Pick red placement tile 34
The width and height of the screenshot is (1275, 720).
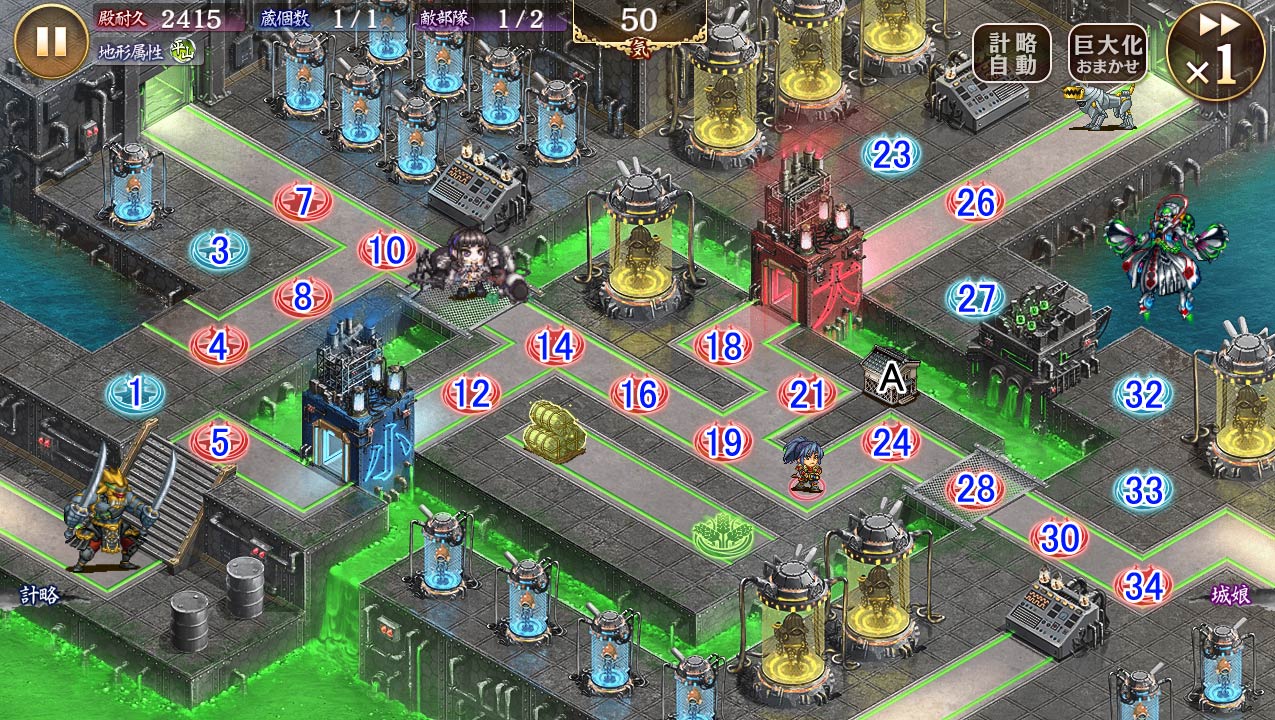[1143, 586]
